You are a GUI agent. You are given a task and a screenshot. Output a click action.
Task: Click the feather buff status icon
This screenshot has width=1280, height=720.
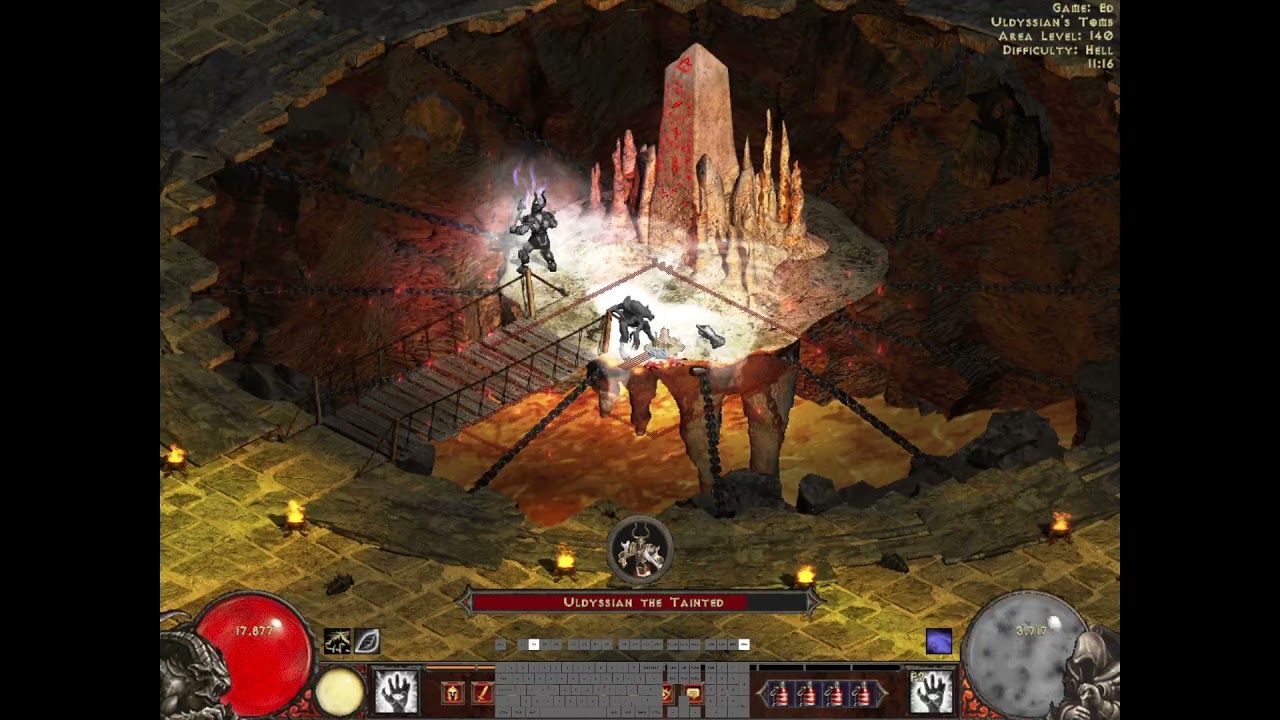tap(366, 641)
